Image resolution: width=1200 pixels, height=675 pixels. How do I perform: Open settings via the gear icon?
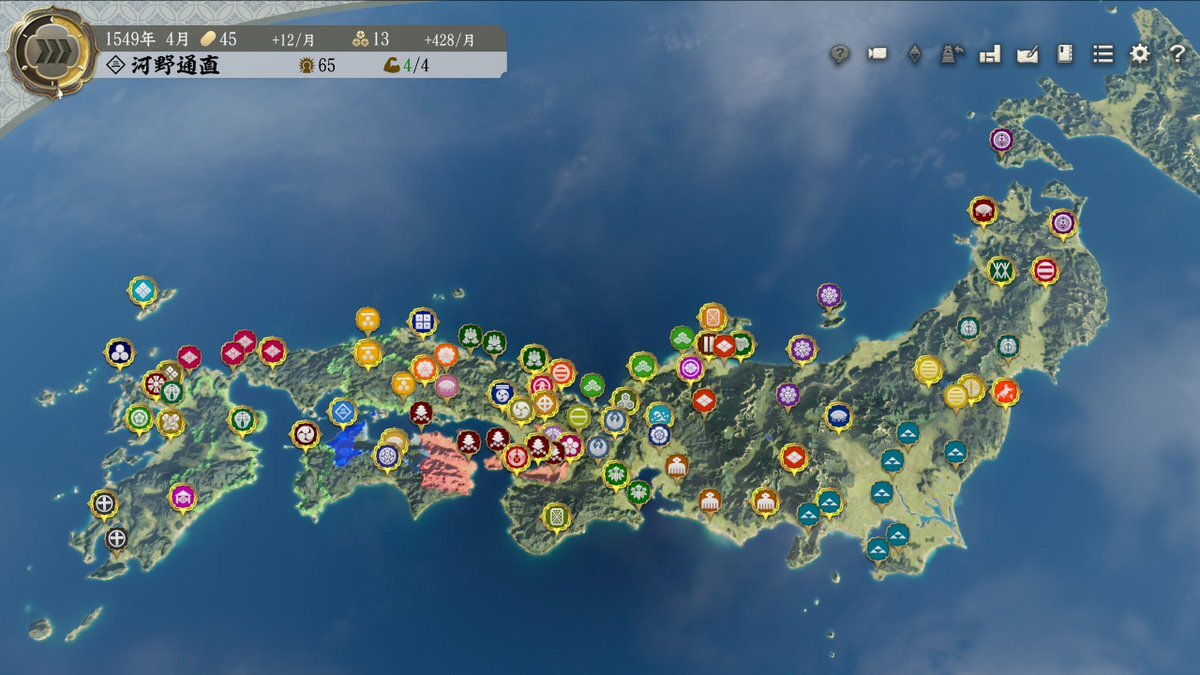1140,54
